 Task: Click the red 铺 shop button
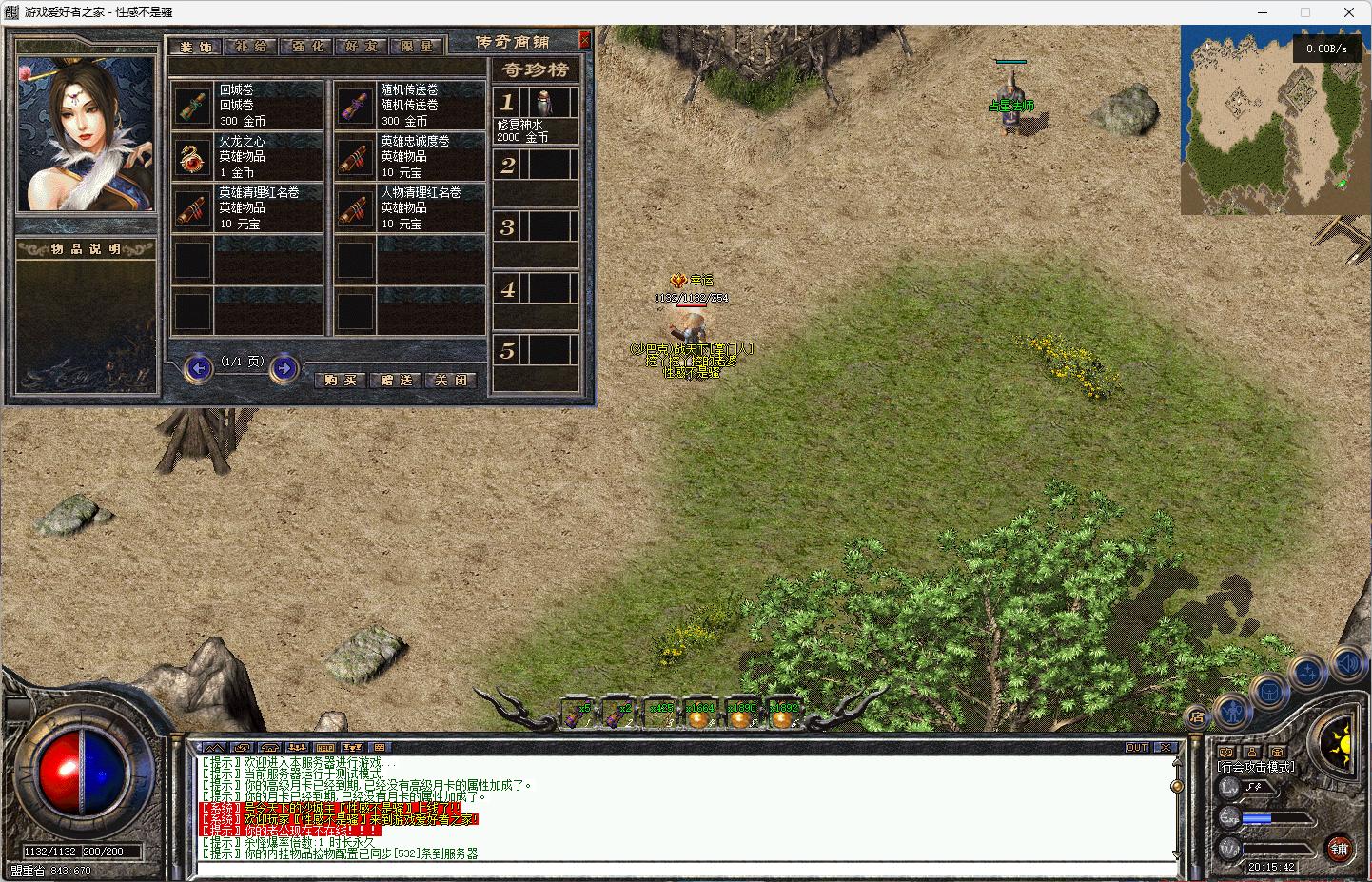[x=1339, y=849]
